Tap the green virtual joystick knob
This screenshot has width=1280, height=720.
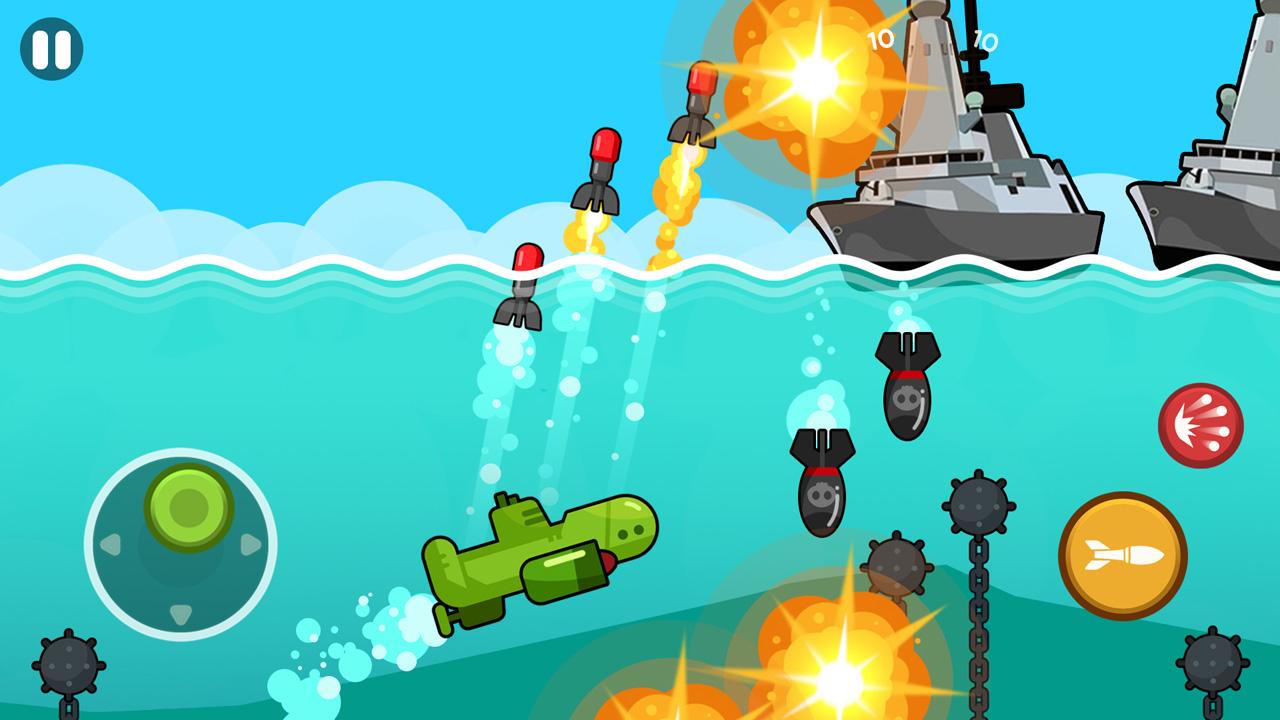coord(189,507)
